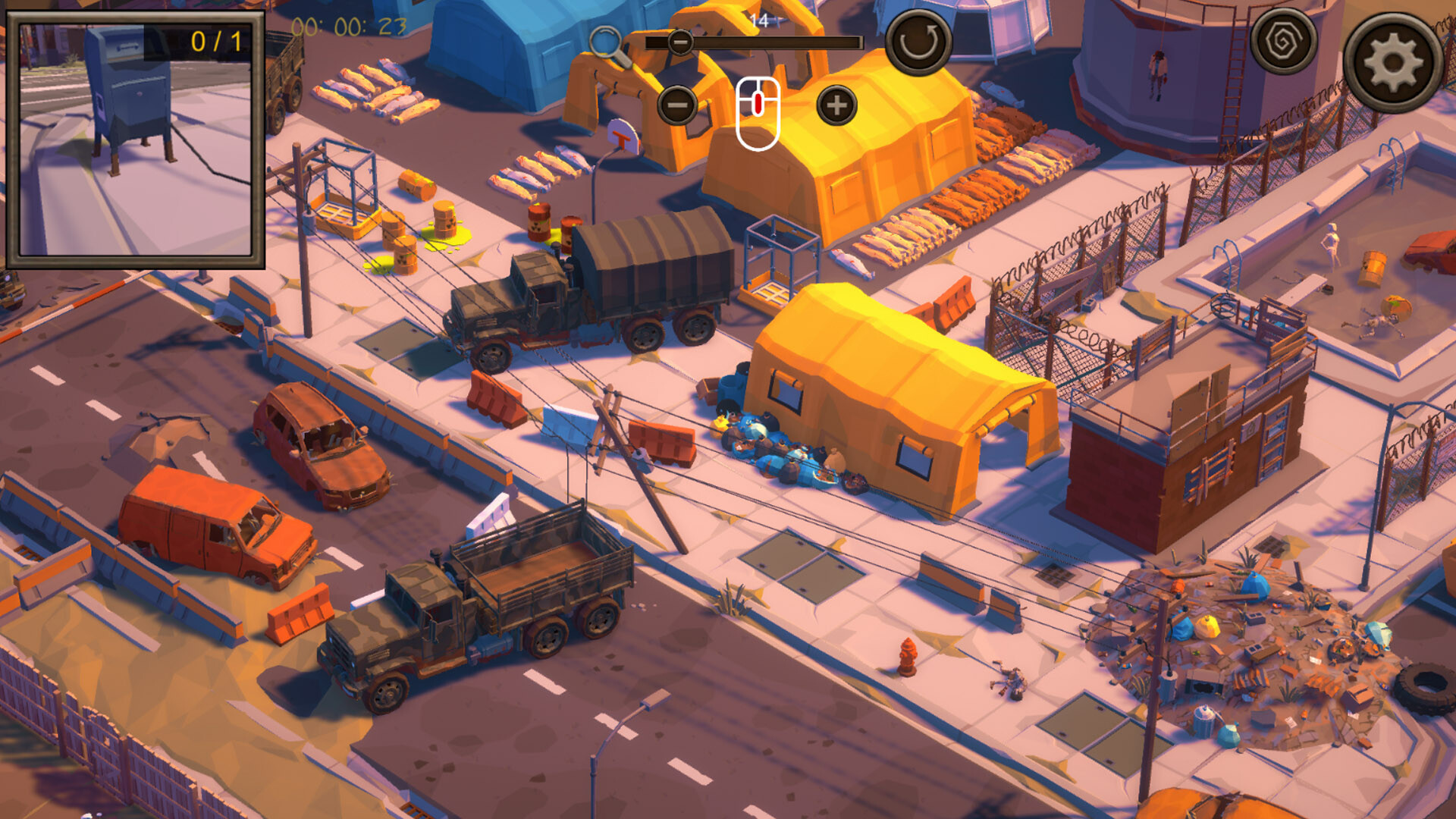
Task: Click the magnifying glass beside the zoom bar
Action: [607, 39]
